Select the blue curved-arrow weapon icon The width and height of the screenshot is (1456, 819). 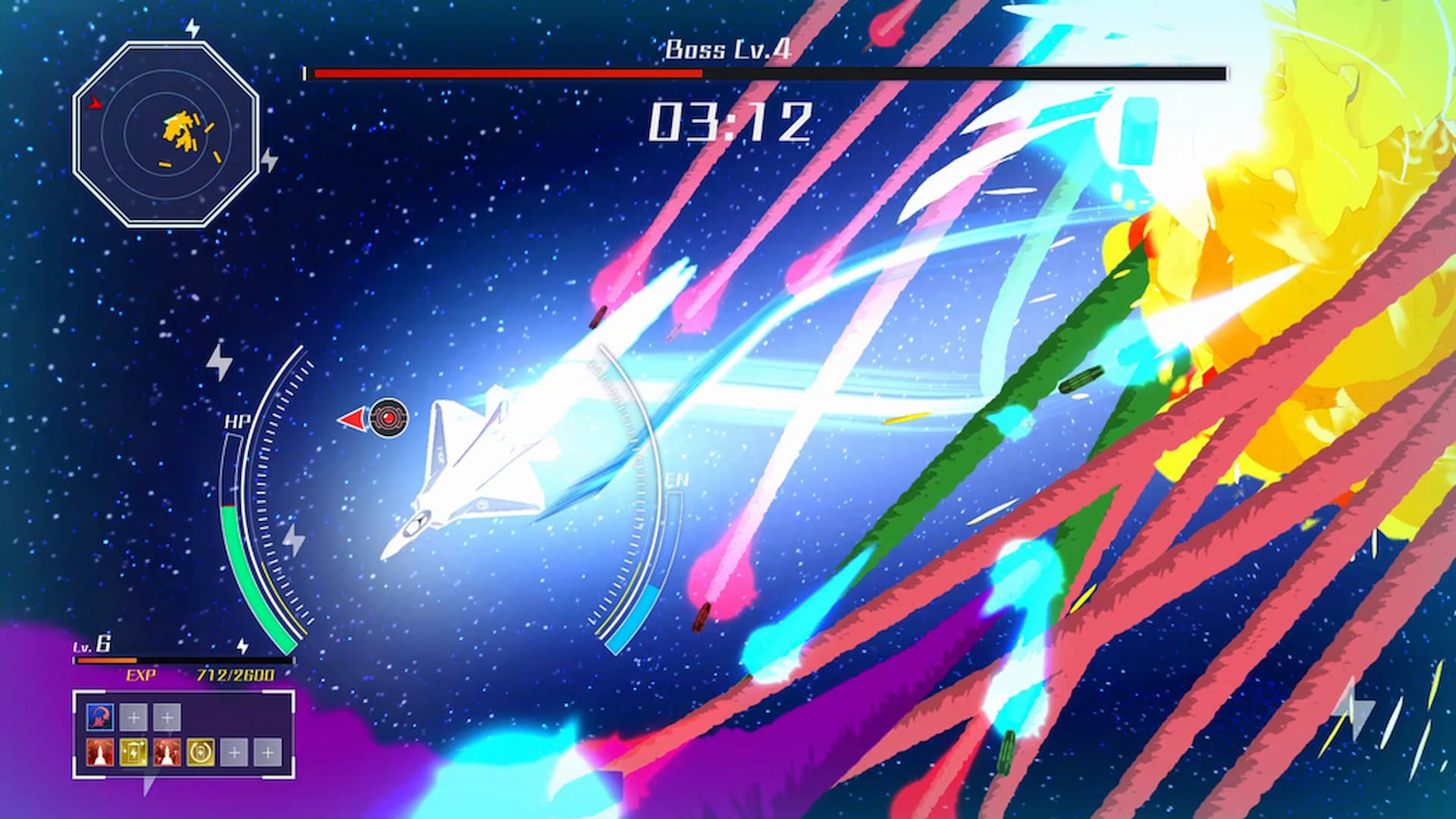[x=99, y=717]
